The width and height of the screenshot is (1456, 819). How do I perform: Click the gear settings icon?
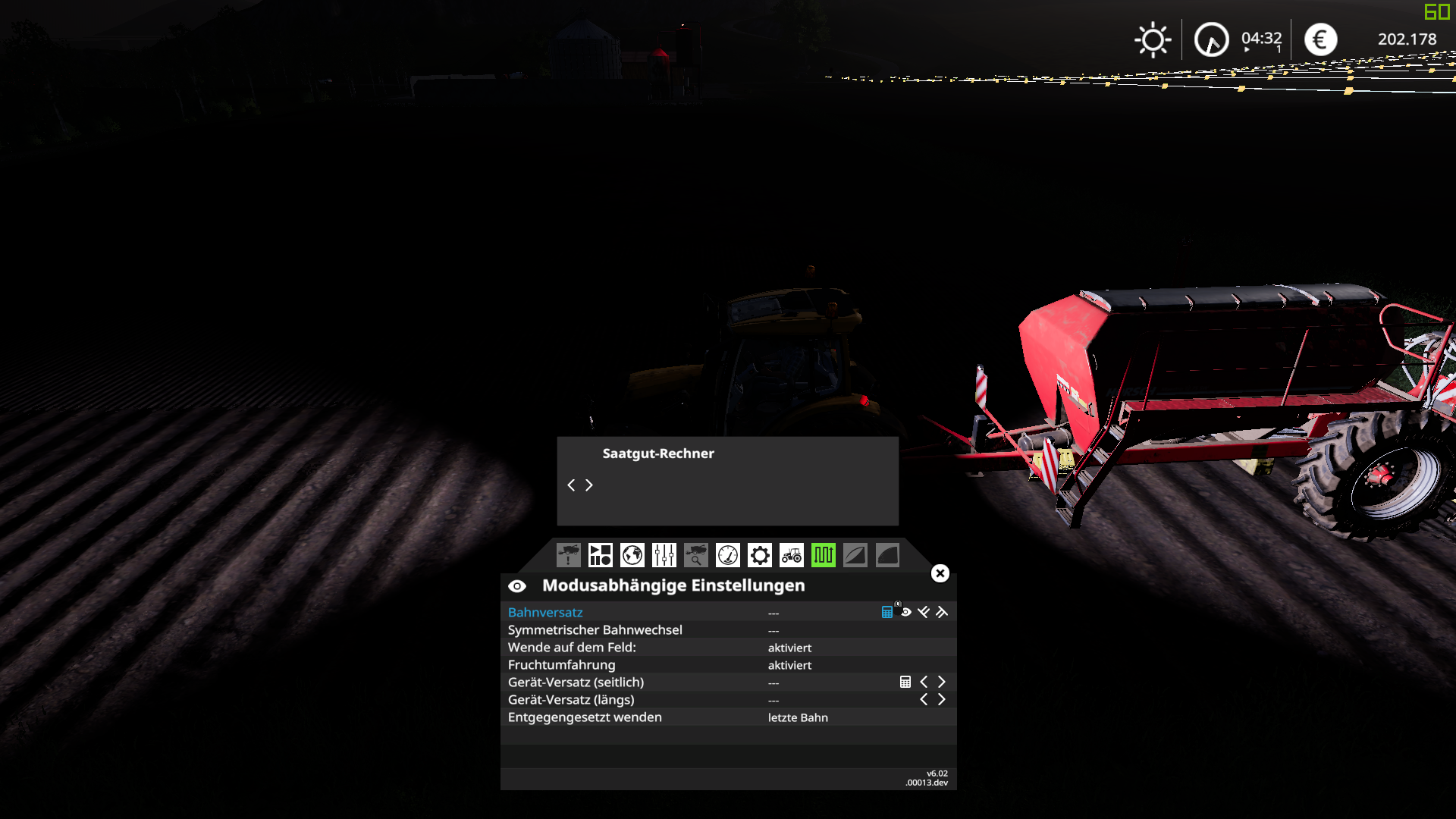pyautogui.click(x=758, y=555)
